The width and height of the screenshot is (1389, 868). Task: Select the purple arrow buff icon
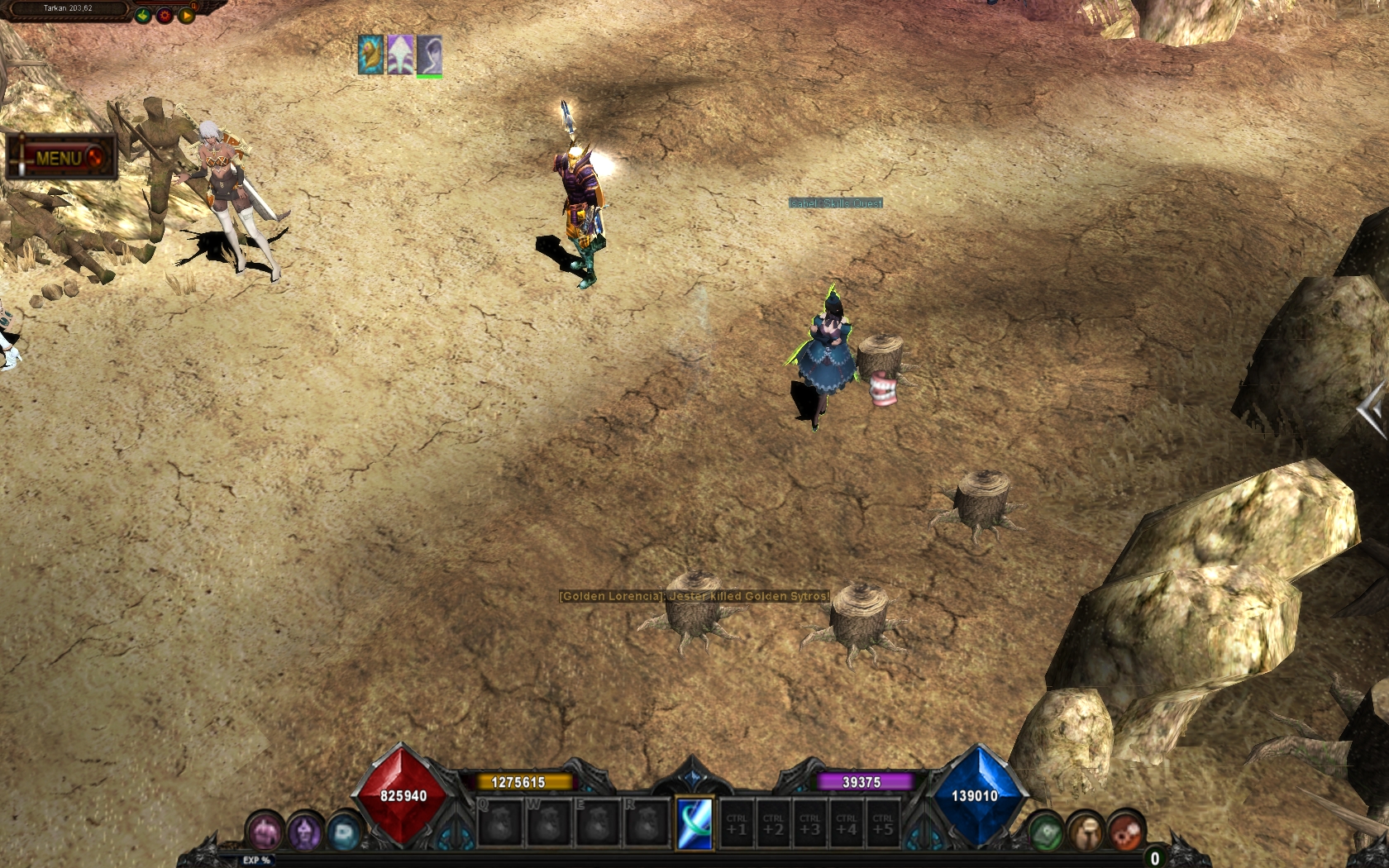point(400,55)
